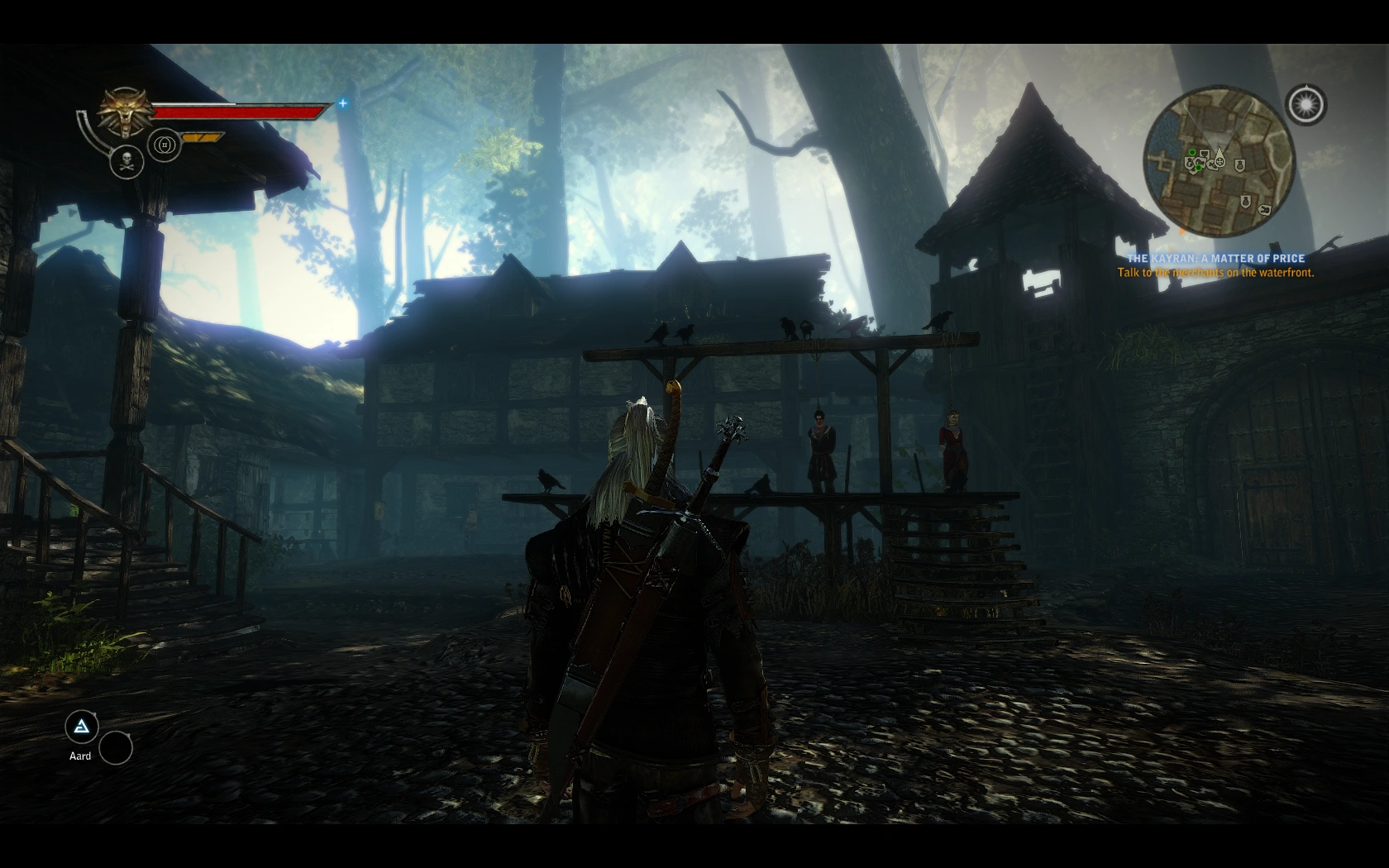
Task: Click the adrenaline gauge circle icon
Action: (x=164, y=145)
